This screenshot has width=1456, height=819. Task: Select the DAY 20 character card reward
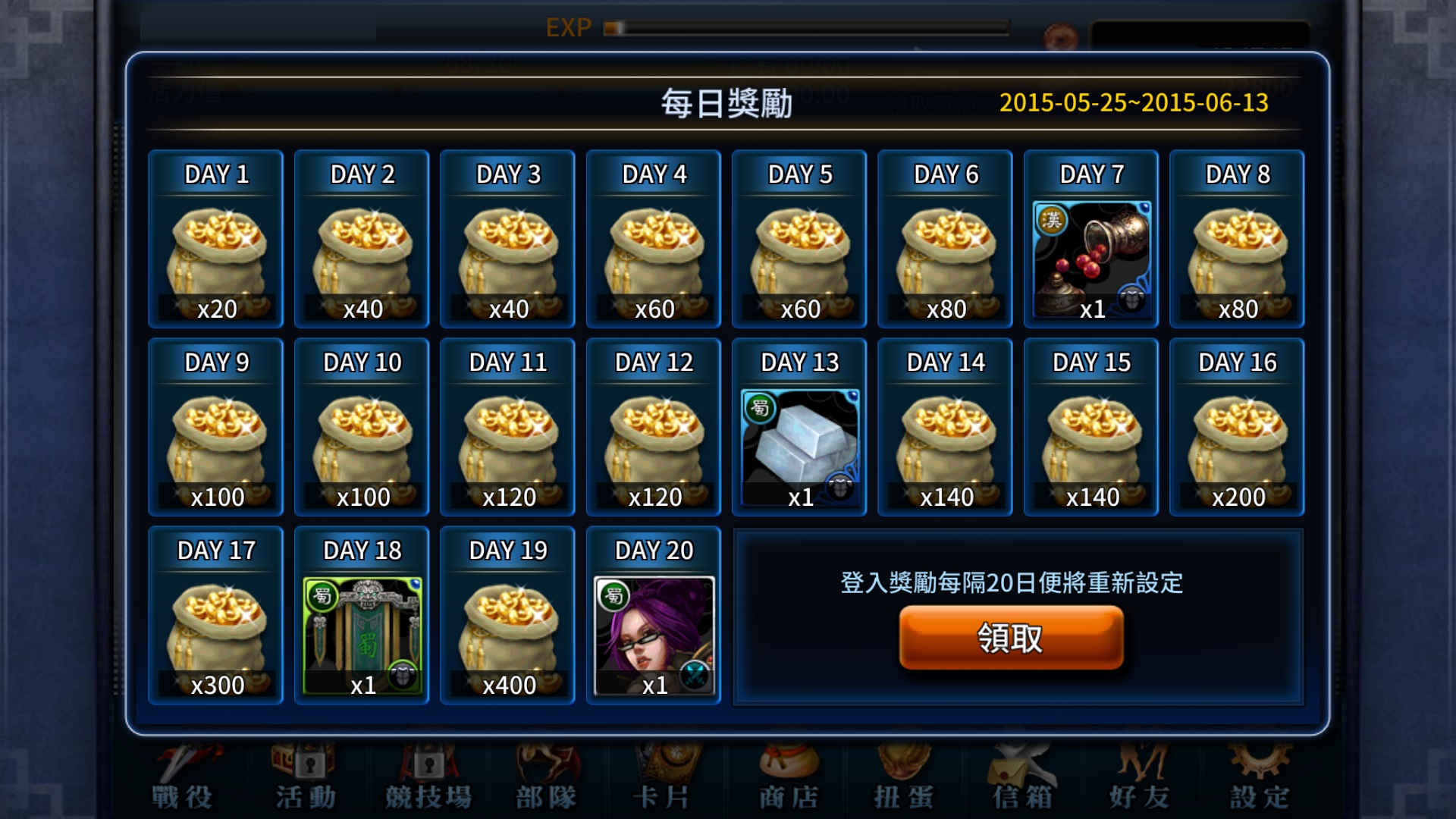pos(653,616)
